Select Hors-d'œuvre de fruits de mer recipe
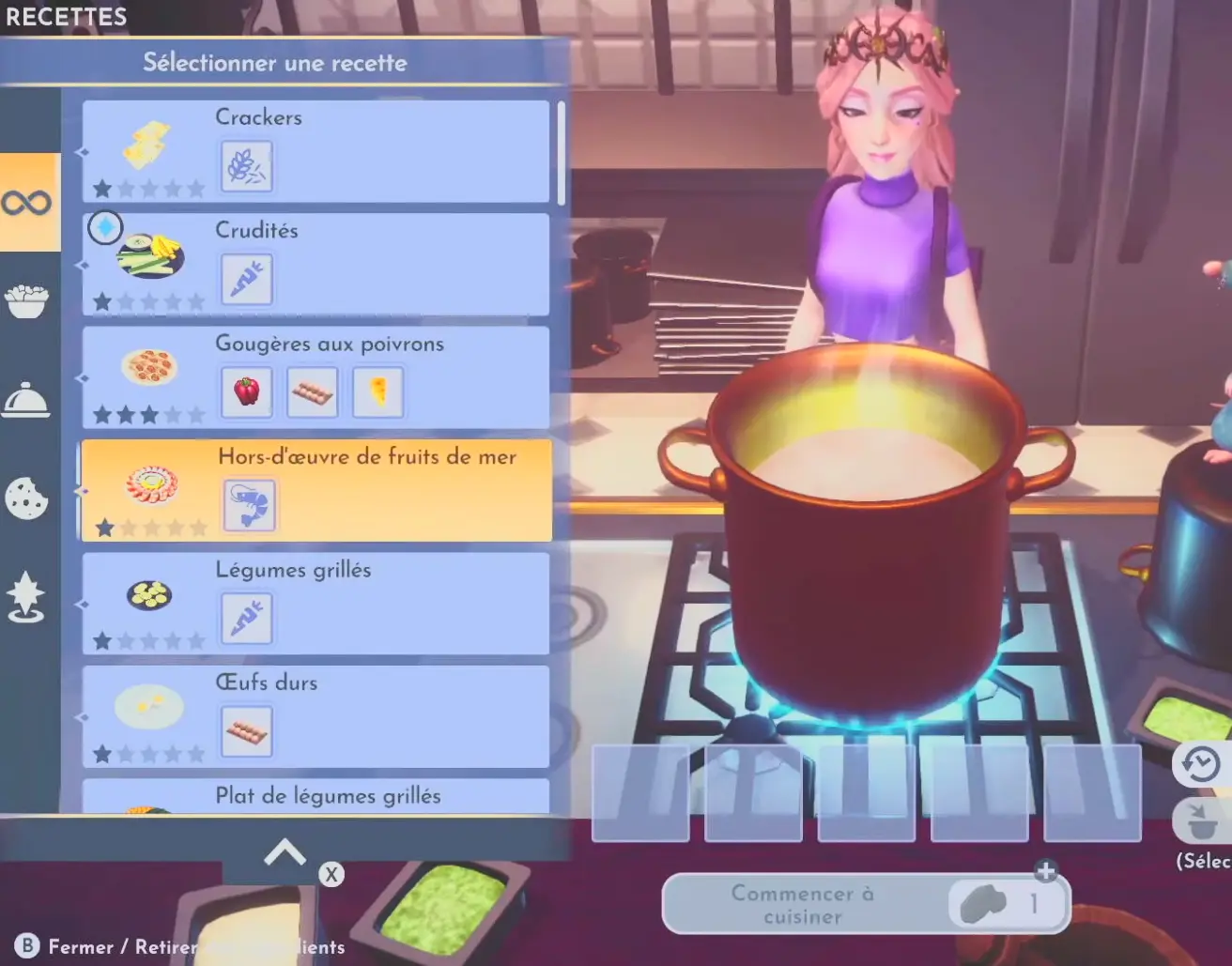Viewport: 1232px width, 966px height. tap(316, 490)
